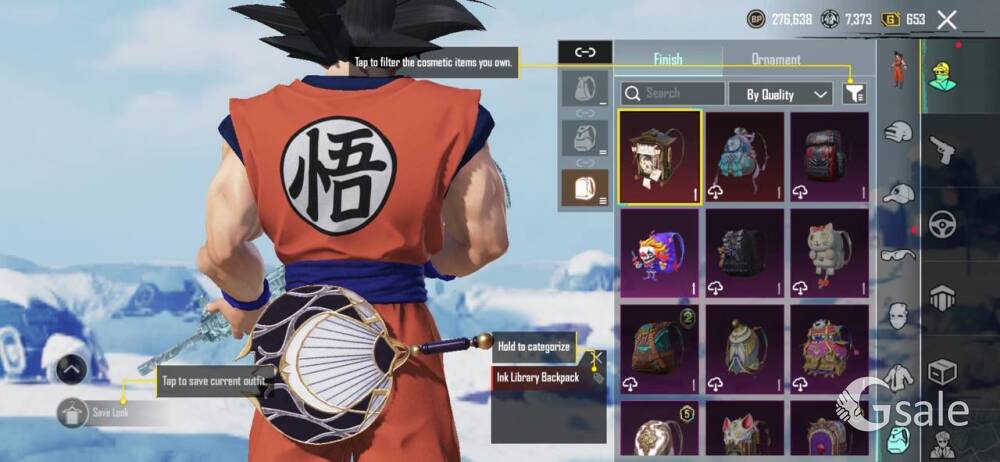
Task: Open the pistol weapon skins category
Action: point(941,152)
